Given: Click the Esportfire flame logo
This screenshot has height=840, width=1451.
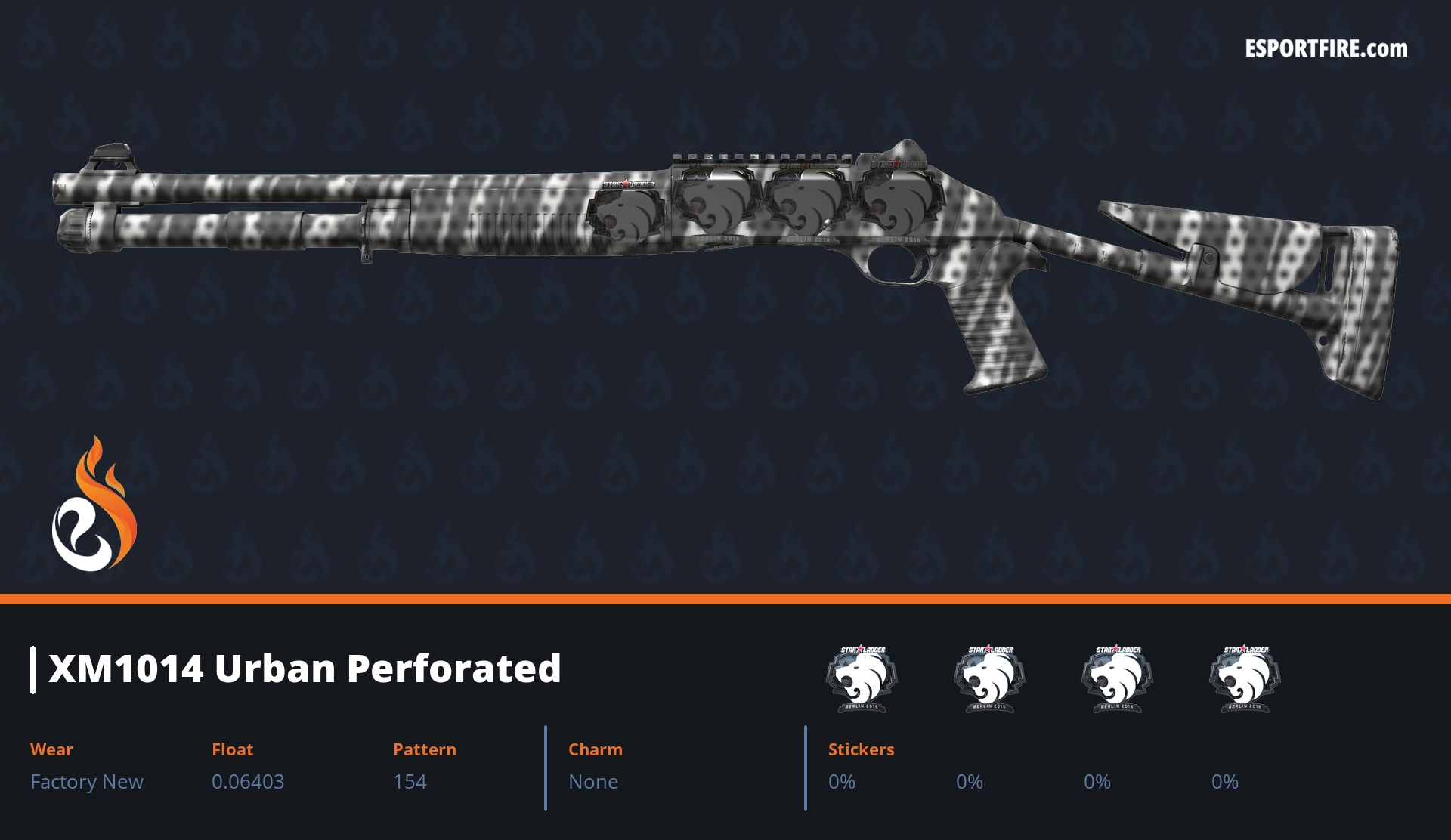Looking at the screenshot, I should (94, 505).
